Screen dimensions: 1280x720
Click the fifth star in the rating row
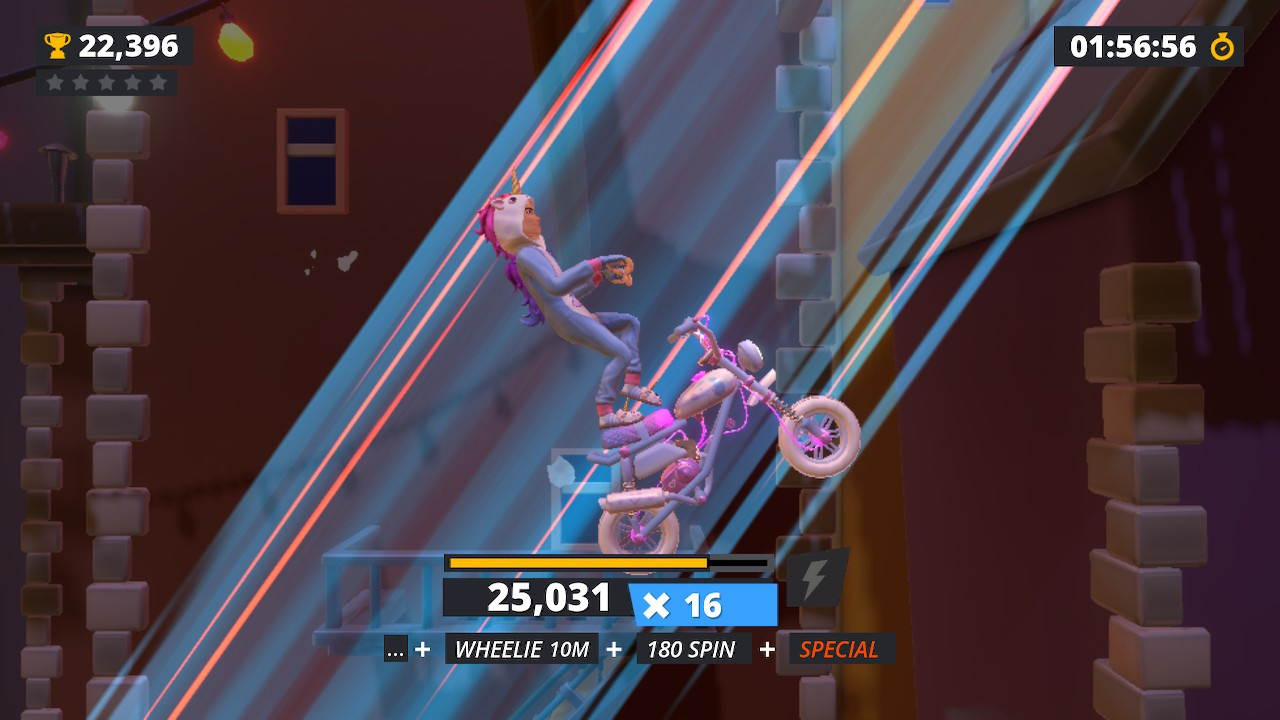tap(159, 83)
